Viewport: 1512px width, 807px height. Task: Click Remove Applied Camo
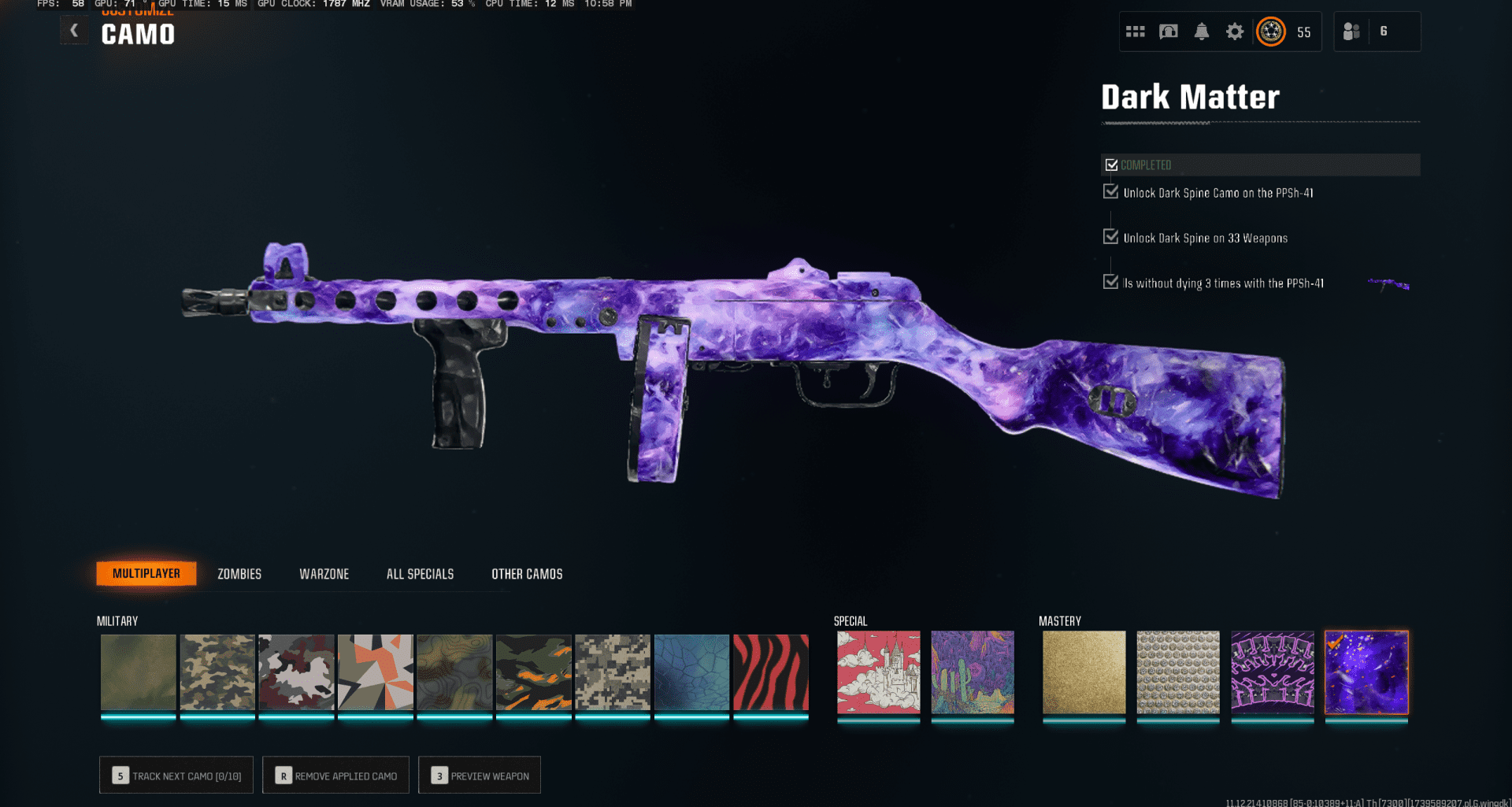335,775
